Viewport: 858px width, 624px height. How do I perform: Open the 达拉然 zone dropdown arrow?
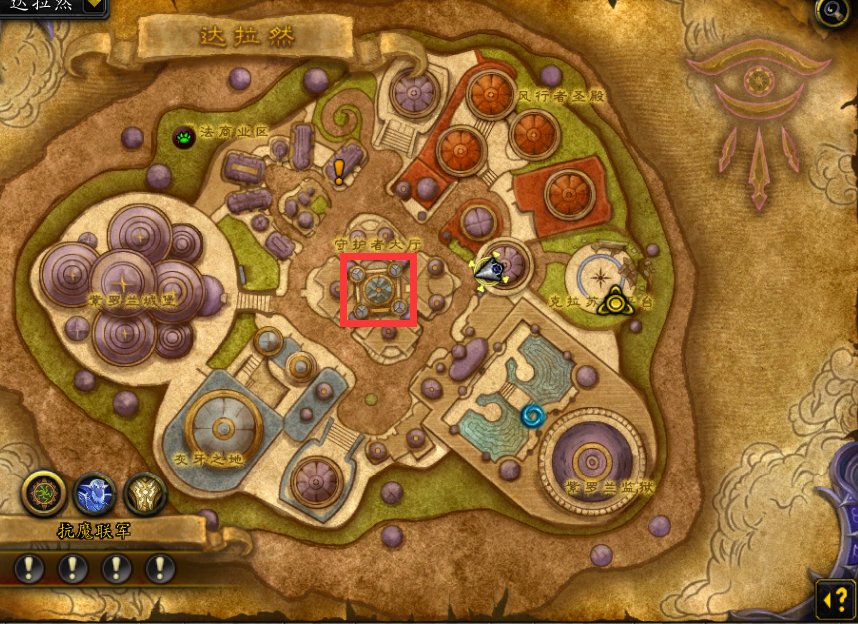point(92,4)
